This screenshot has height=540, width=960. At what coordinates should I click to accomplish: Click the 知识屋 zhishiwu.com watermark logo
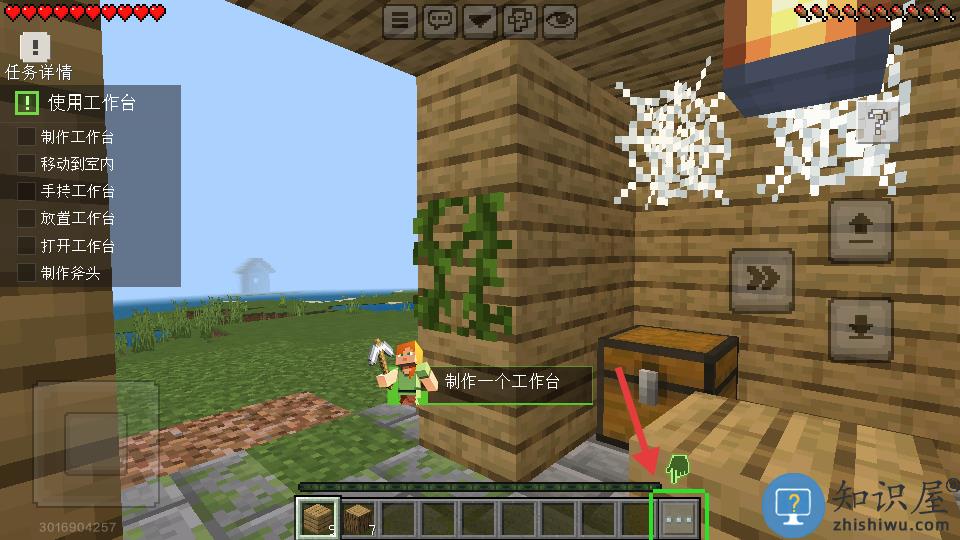[856, 505]
